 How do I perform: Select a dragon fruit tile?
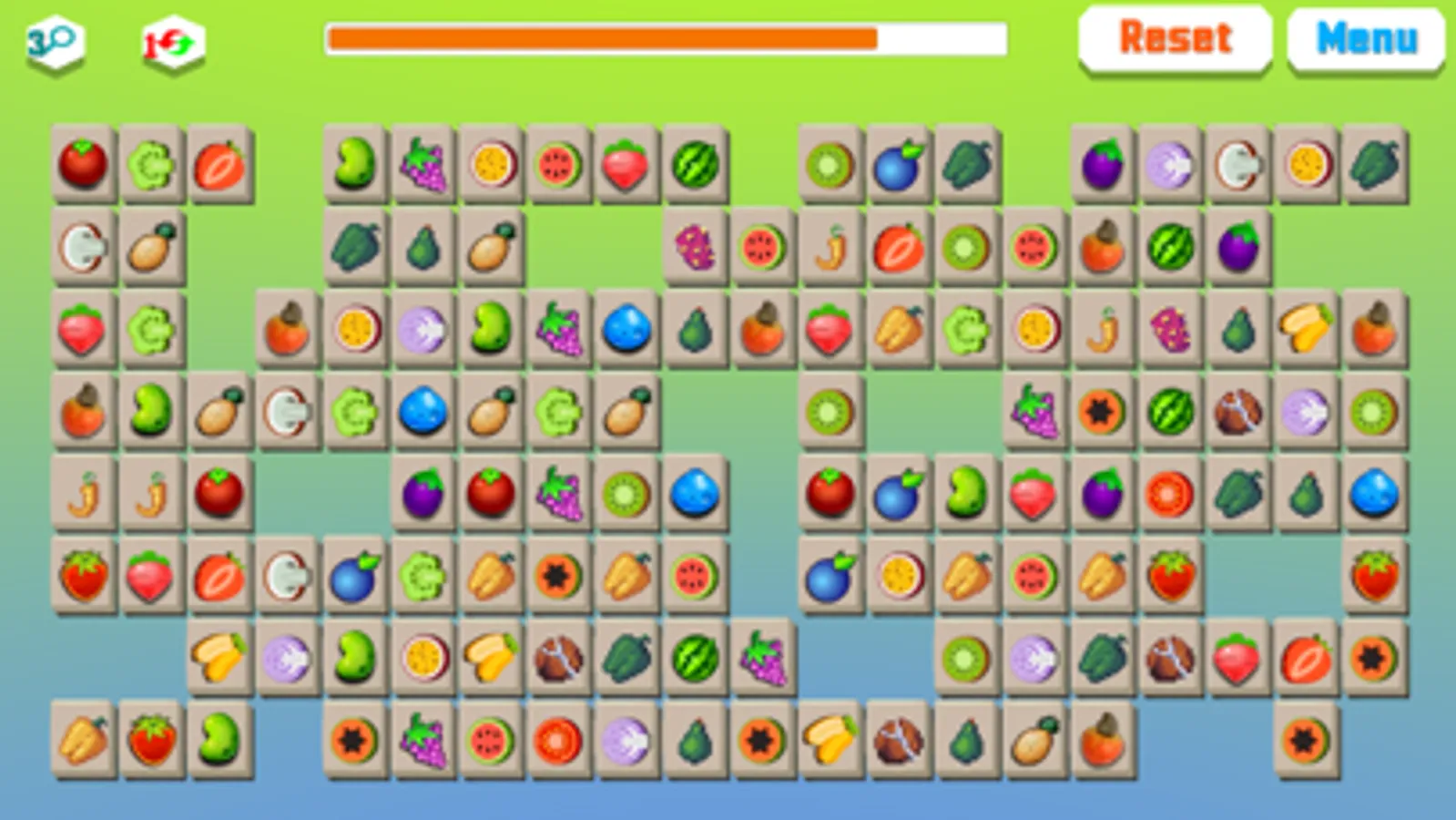click(697, 248)
